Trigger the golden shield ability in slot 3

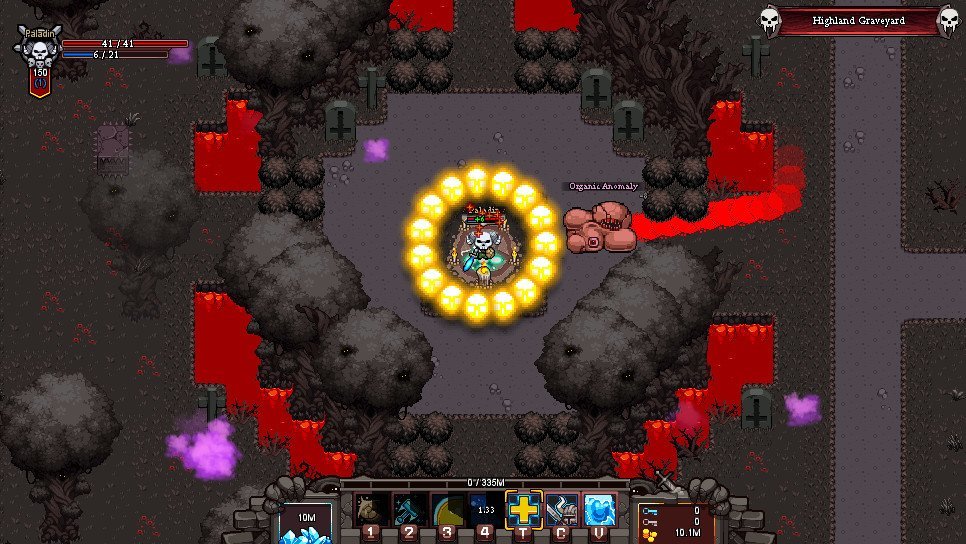pyautogui.click(x=448, y=509)
